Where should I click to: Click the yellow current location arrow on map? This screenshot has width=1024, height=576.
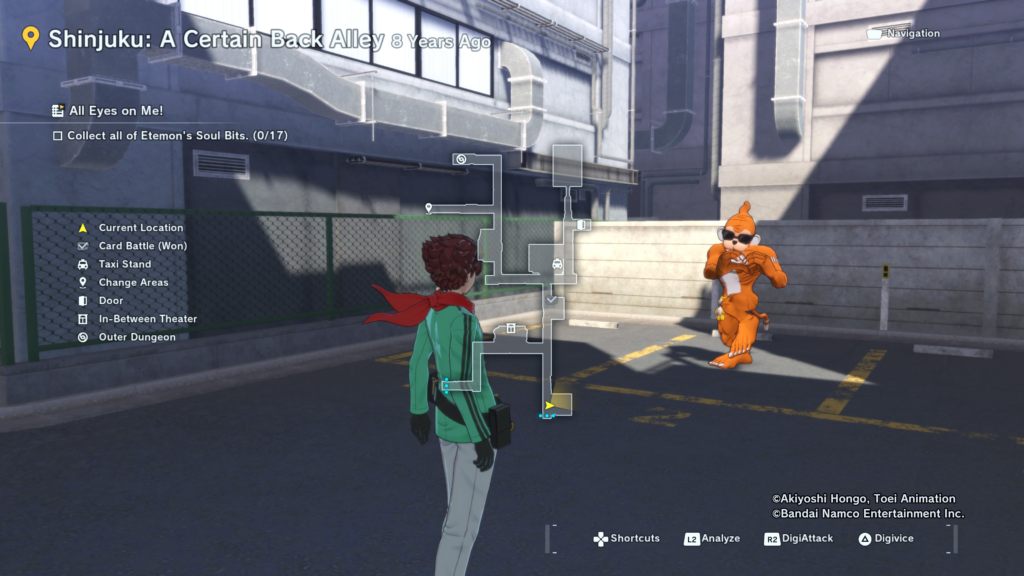coord(549,405)
